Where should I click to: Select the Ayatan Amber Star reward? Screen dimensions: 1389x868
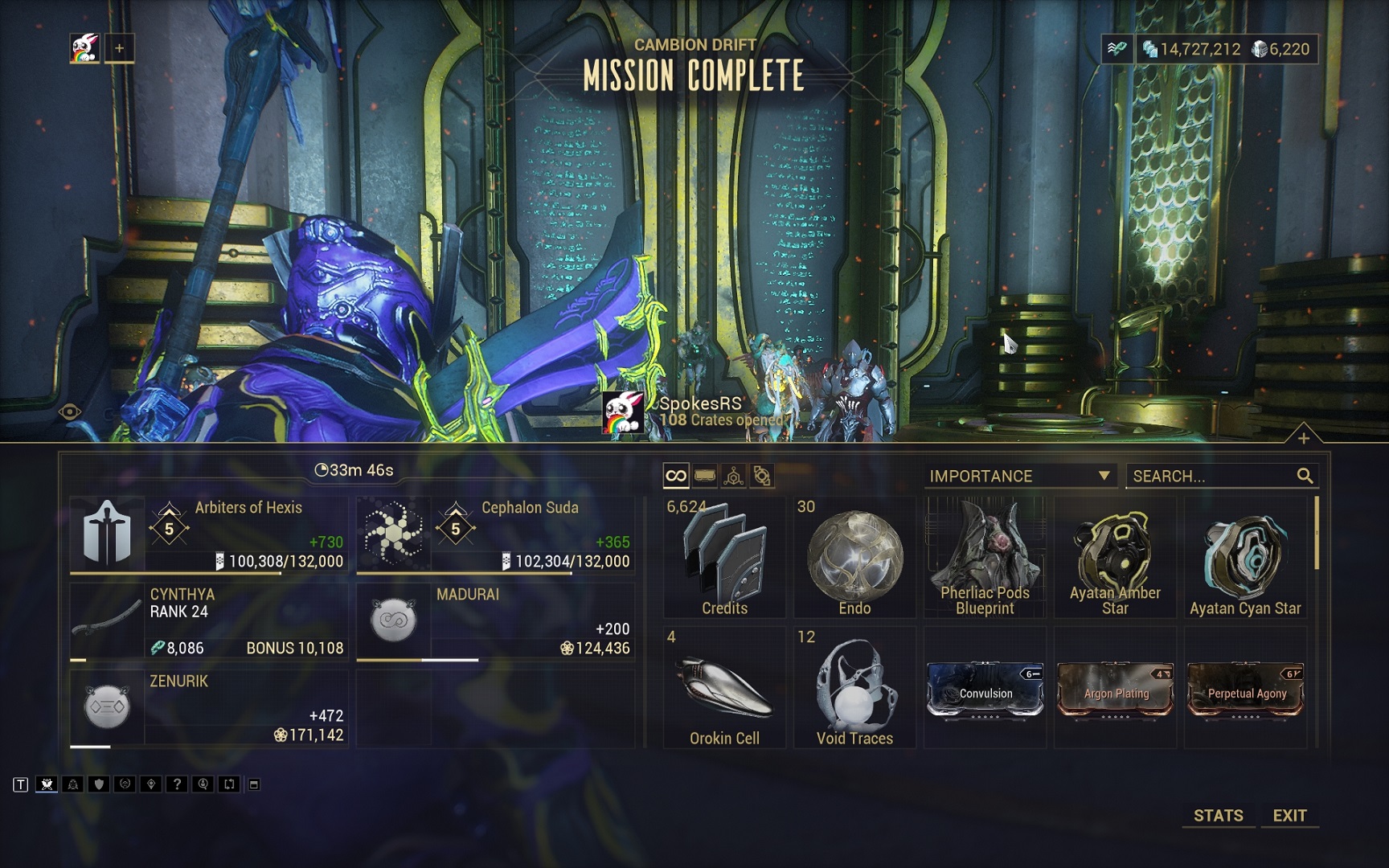(1115, 558)
